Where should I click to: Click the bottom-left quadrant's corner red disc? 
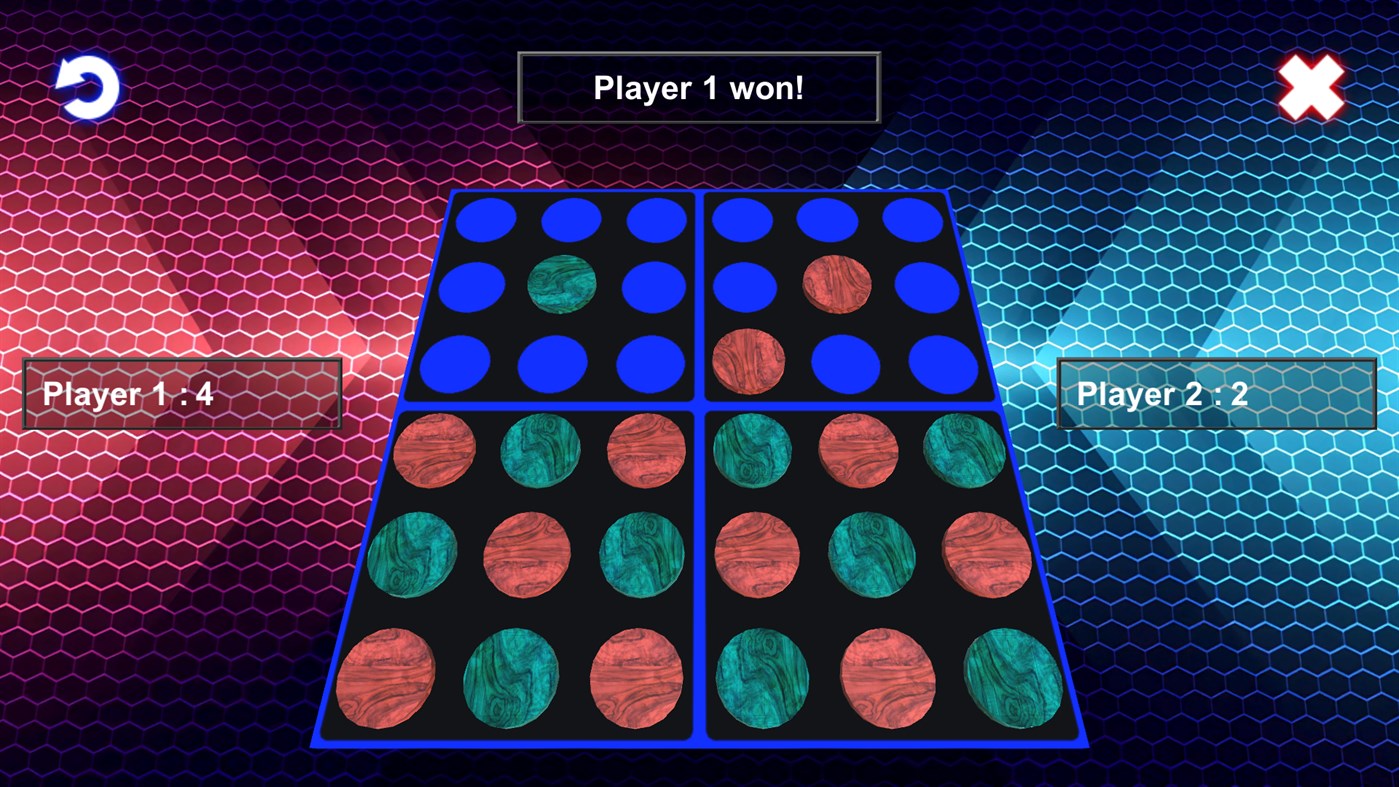click(x=386, y=679)
